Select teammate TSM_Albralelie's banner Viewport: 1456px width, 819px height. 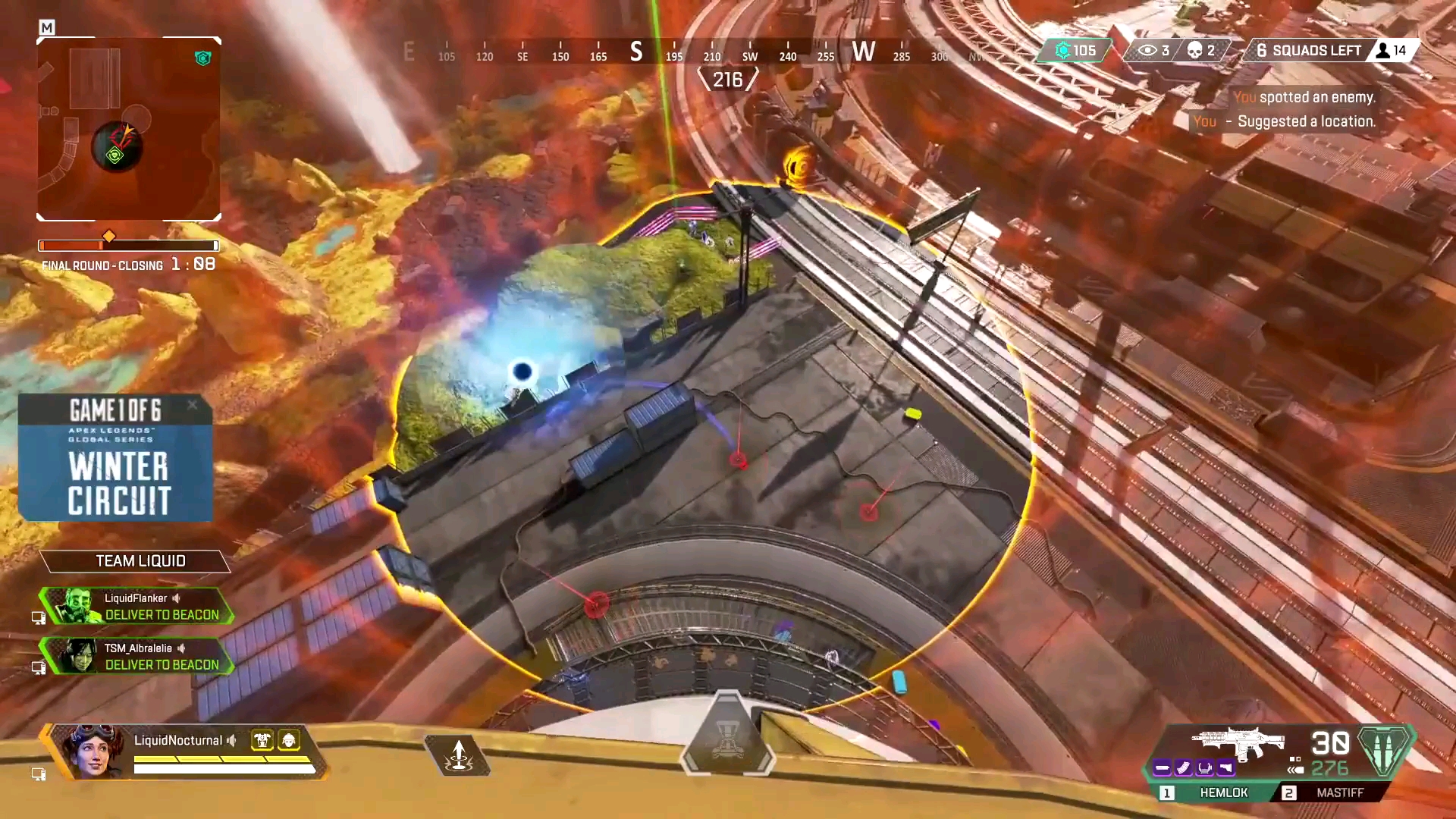tap(136, 656)
